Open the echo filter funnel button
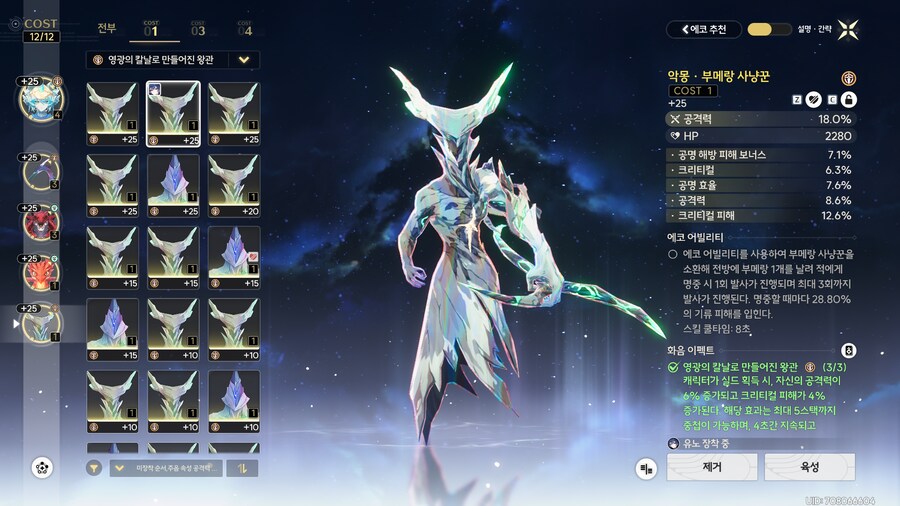 (94, 467)
